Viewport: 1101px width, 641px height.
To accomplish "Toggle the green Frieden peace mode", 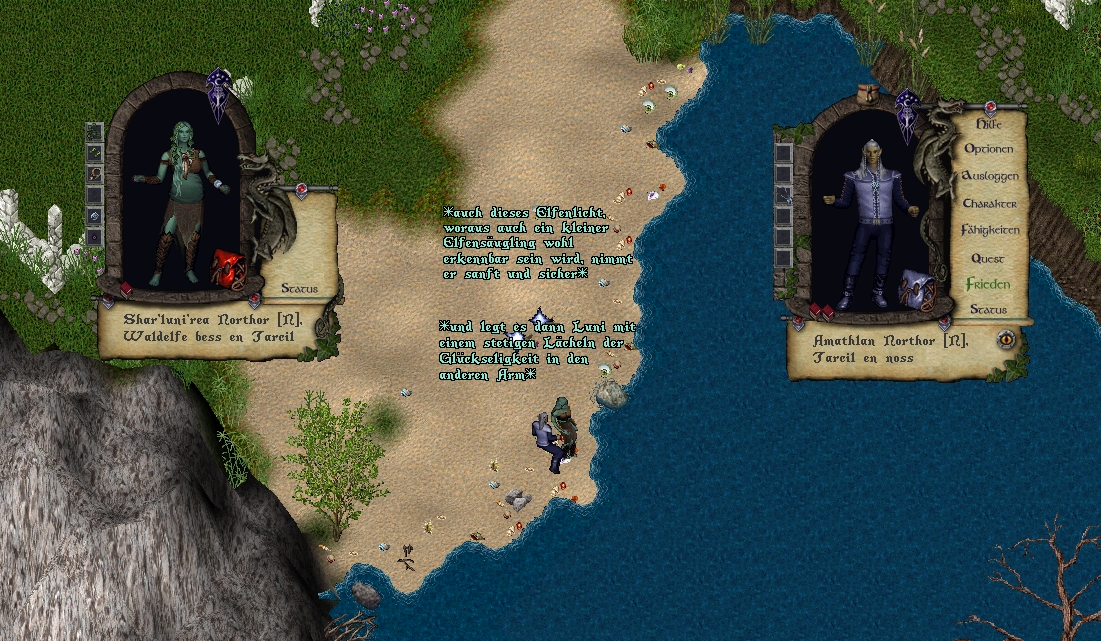I will tap(988, 284).
